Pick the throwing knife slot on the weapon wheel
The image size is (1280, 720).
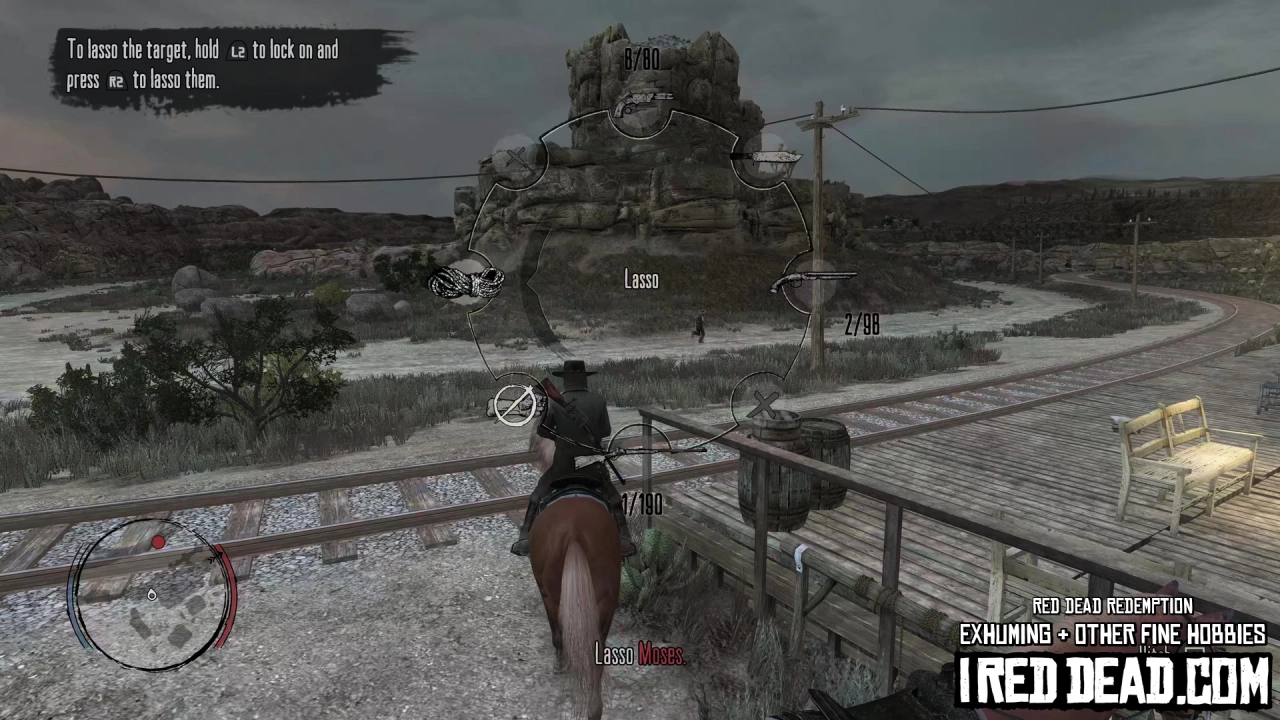click(x=765, y=157)
